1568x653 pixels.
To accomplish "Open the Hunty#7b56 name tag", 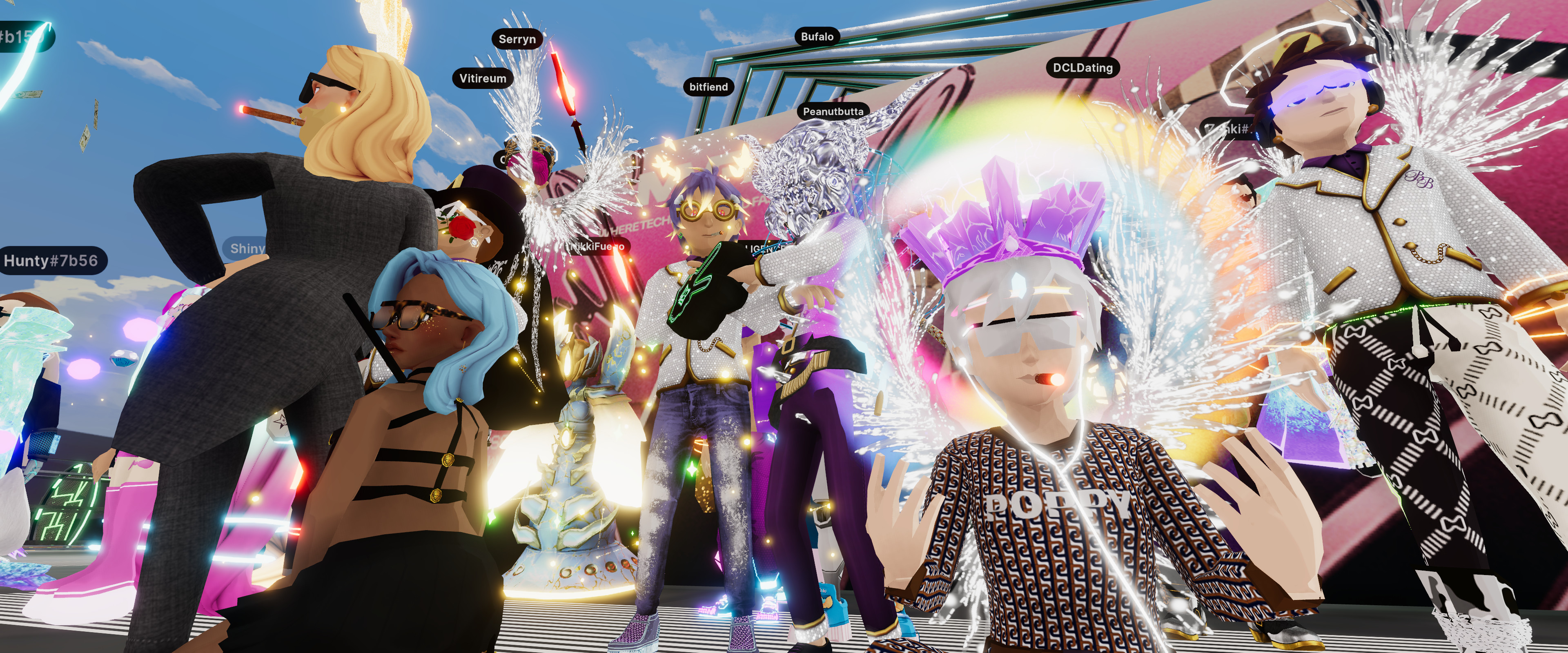I will 51,261.
